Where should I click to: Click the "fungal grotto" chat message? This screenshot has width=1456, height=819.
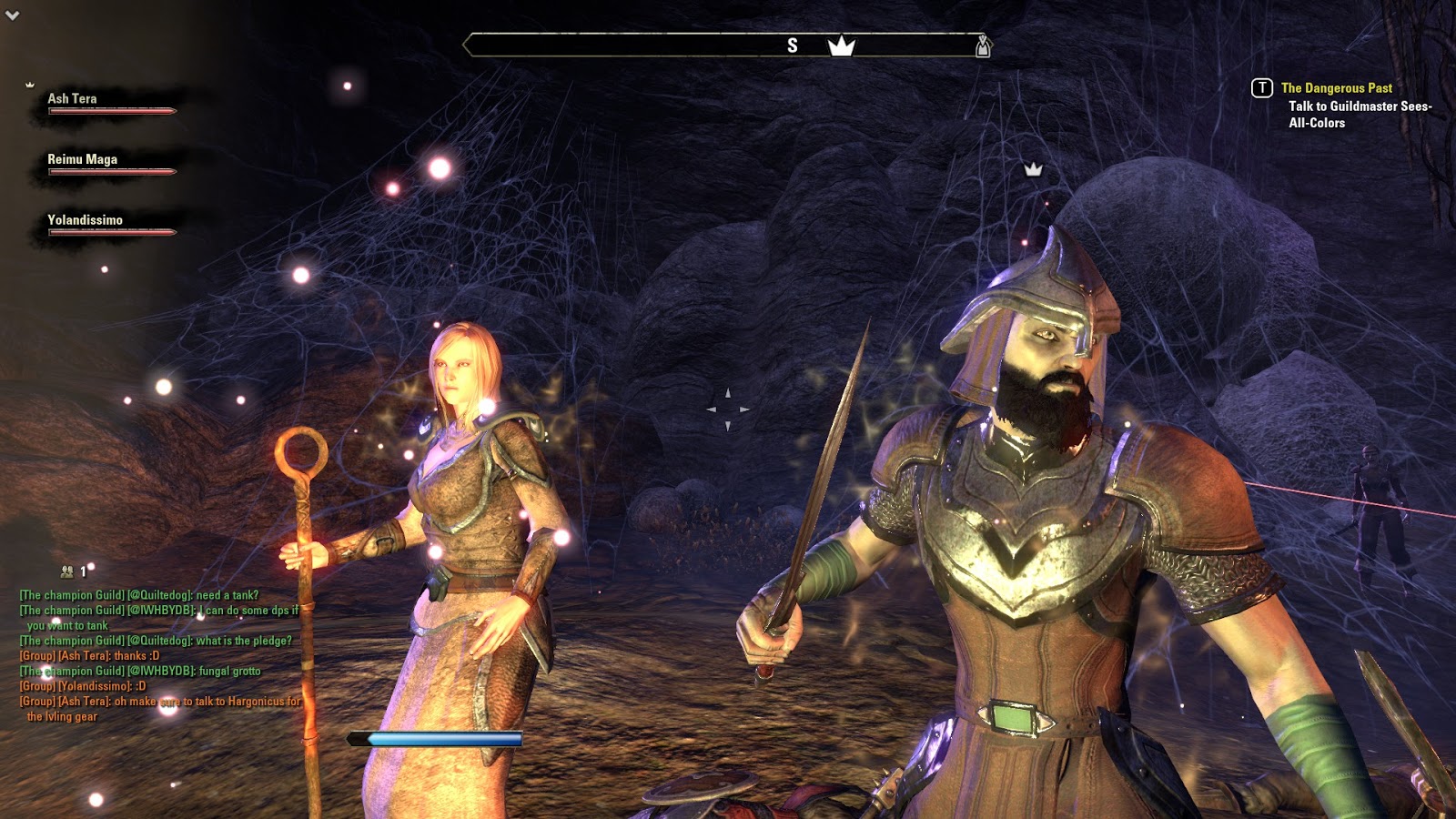tap(140, 671)
